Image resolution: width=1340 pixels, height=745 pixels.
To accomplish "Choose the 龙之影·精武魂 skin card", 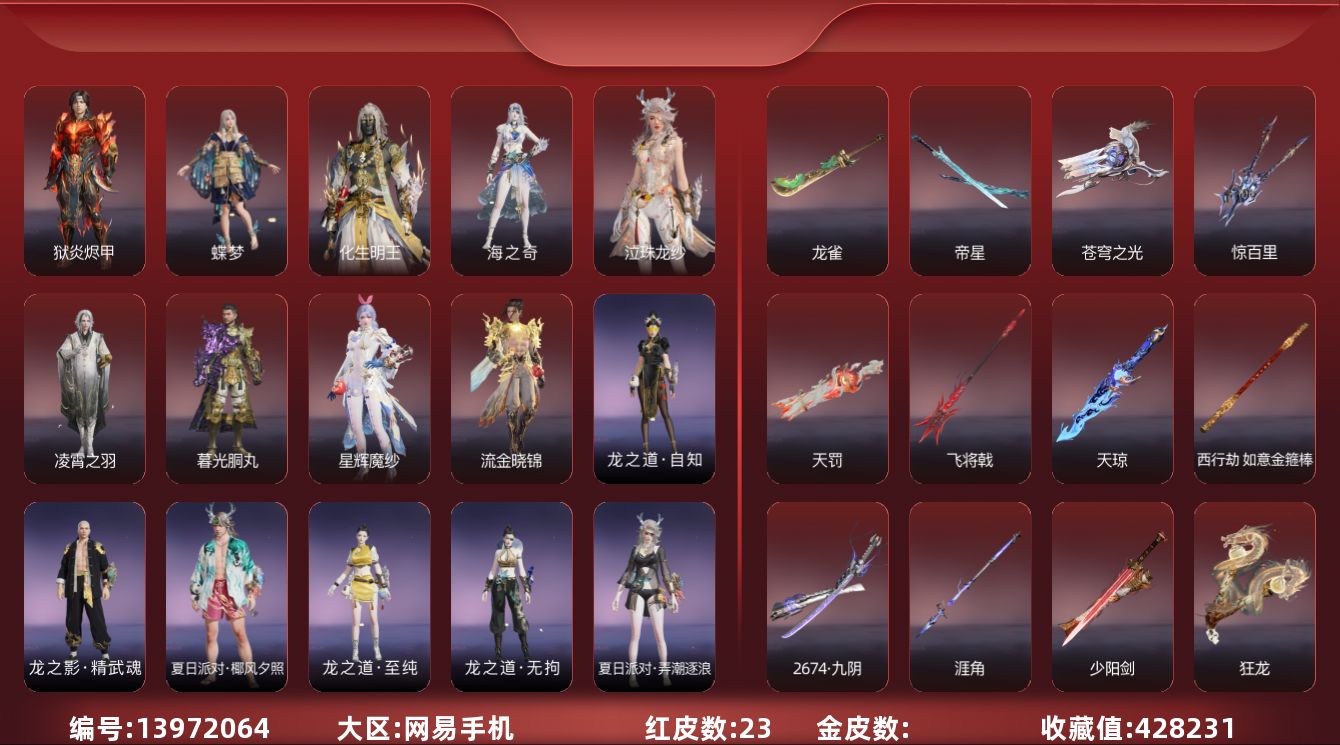I will [x=84, y=596].
